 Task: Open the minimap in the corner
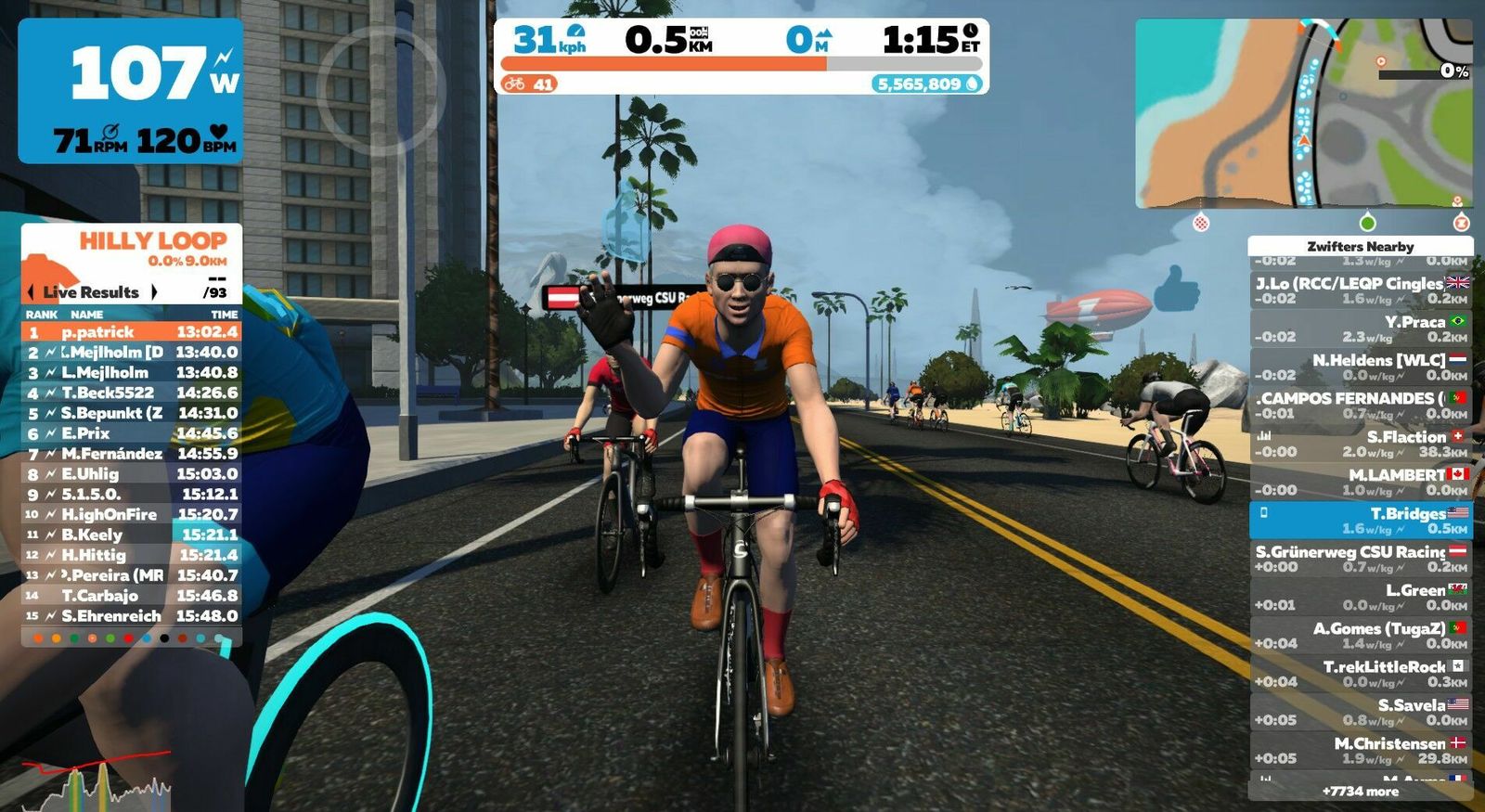tap(1303, 112)
